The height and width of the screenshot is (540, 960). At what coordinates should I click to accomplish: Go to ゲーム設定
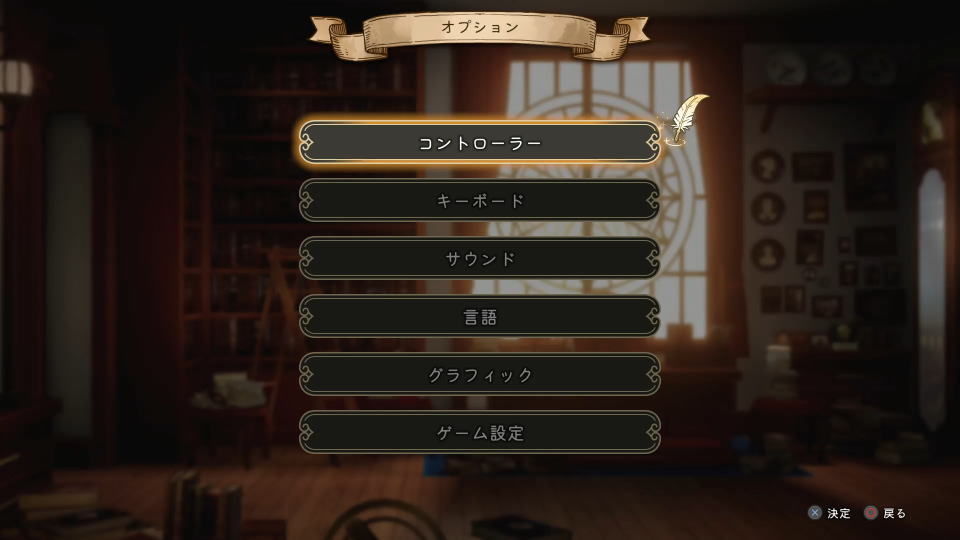(x=480, y=433)
